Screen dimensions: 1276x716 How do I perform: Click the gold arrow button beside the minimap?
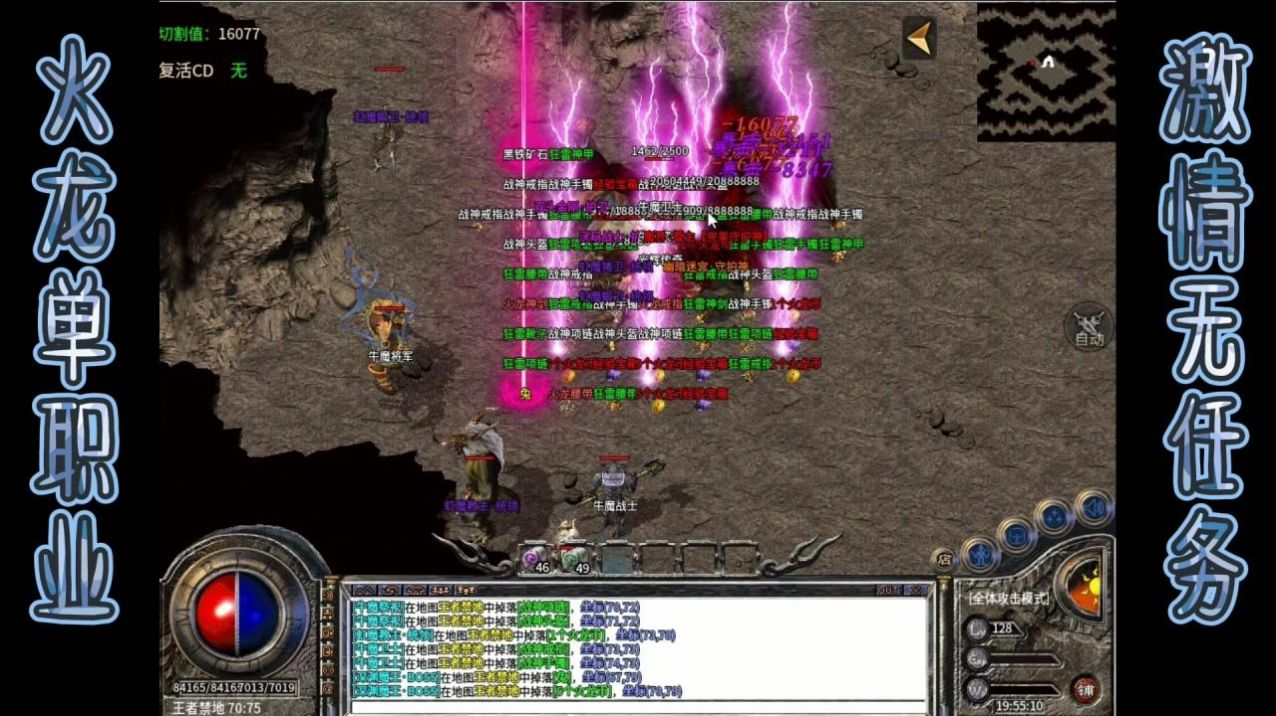tap(919, 38)
